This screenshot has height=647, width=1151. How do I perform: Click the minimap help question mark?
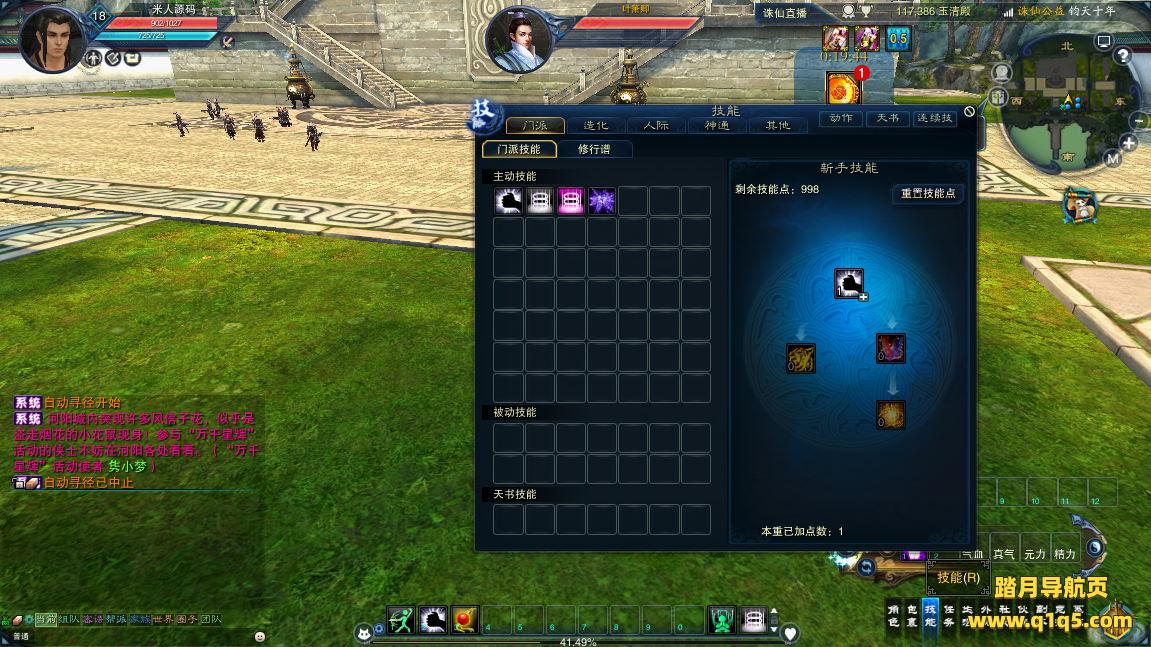coord(1124,55)
